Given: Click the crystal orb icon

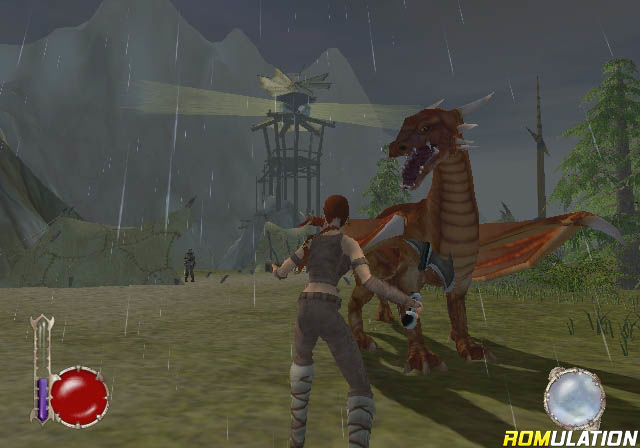Looking at the screenshot, I should tap(574, 398).
